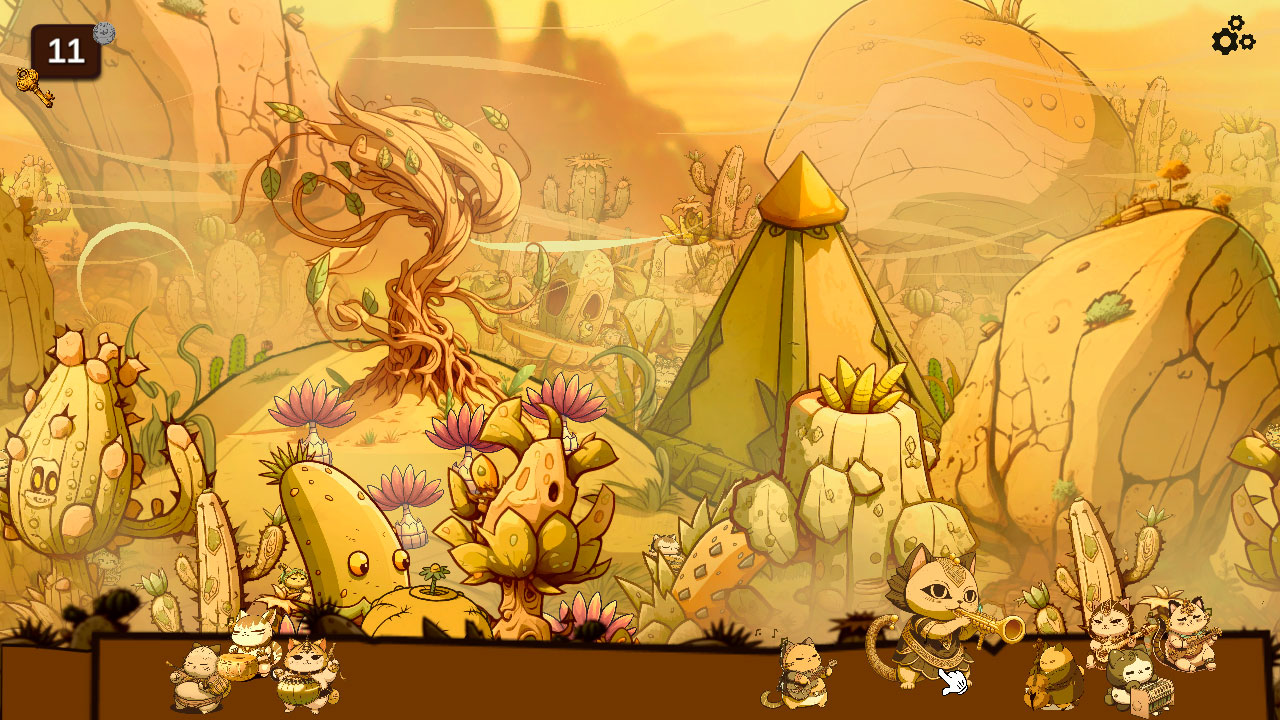Click the sleeping cat hidden behind the spiky cactus
This screenshot has width=1280, height=720.
click(667, 547)
